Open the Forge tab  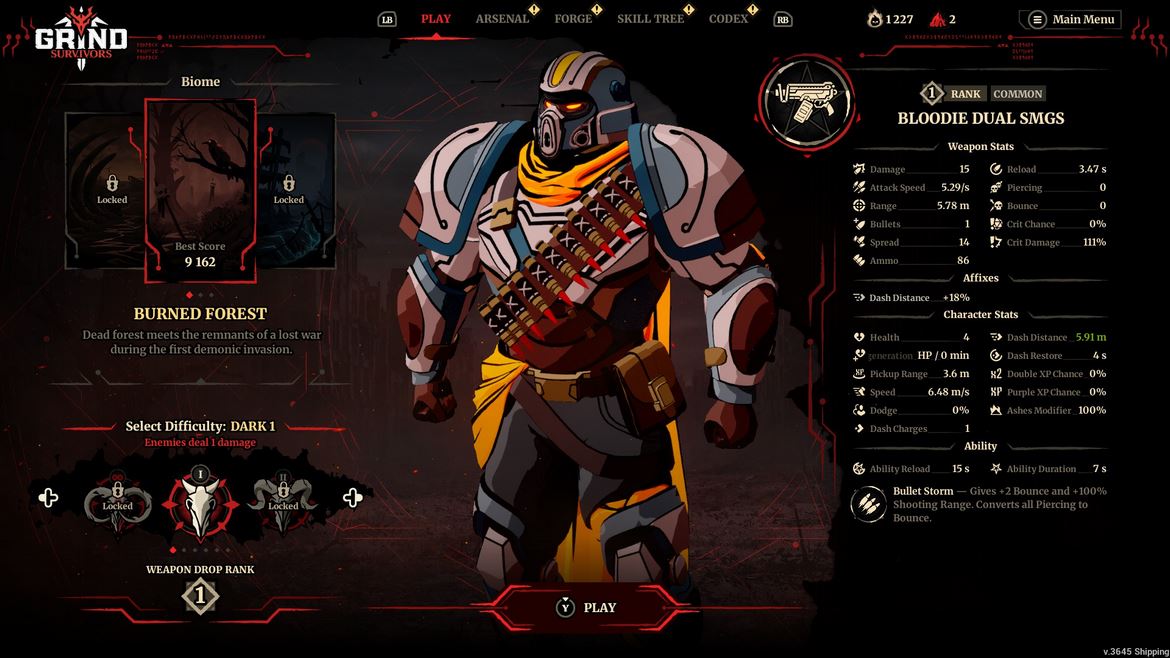pos(573,19)
